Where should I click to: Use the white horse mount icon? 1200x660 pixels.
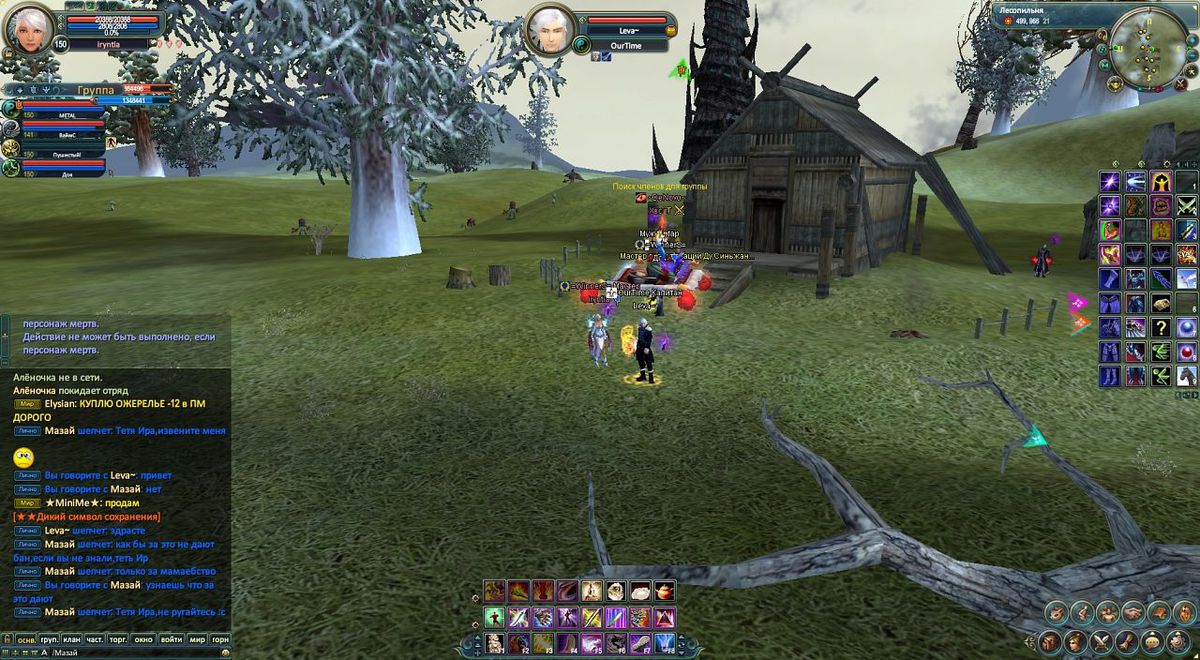click(x=1186, y=376)
